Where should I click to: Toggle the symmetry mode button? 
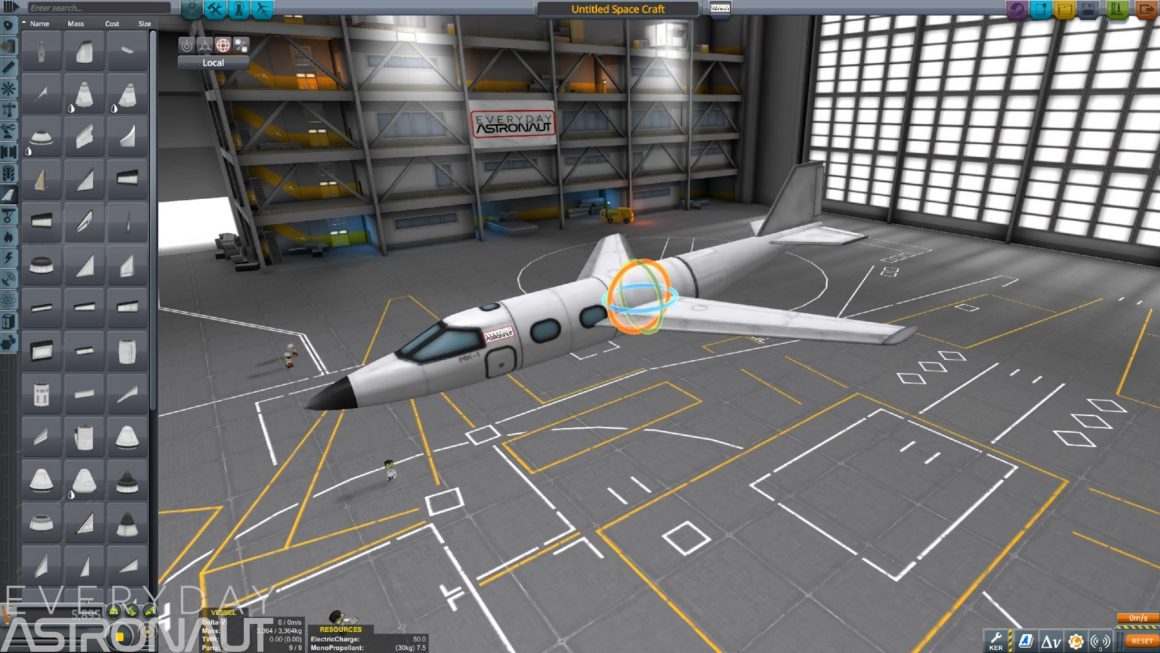pyautogui.click(x=204, y=45)
